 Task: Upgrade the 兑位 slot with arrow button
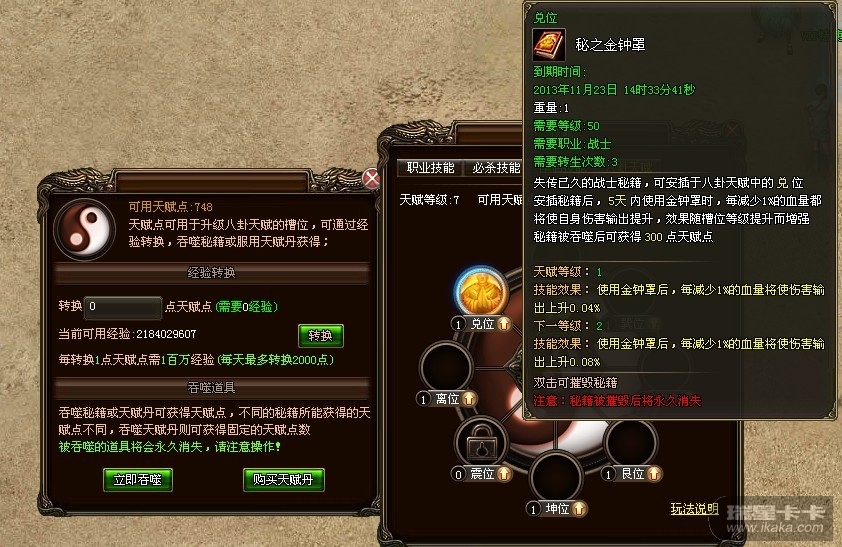click(506, 324)
